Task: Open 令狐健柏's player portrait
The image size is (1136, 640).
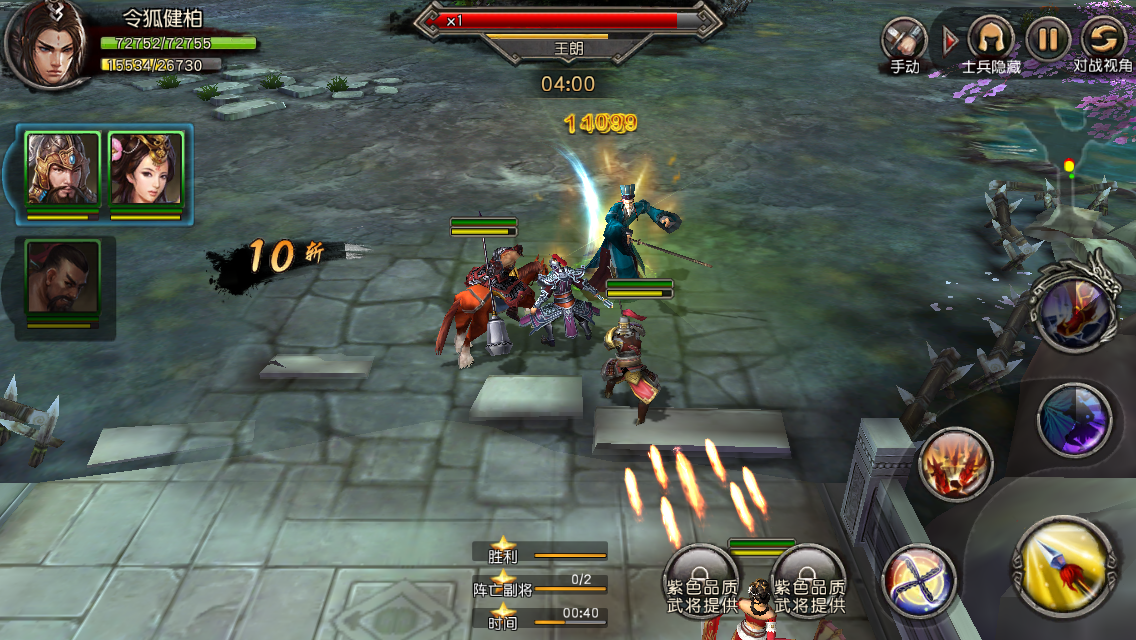Action: point(44,42)
